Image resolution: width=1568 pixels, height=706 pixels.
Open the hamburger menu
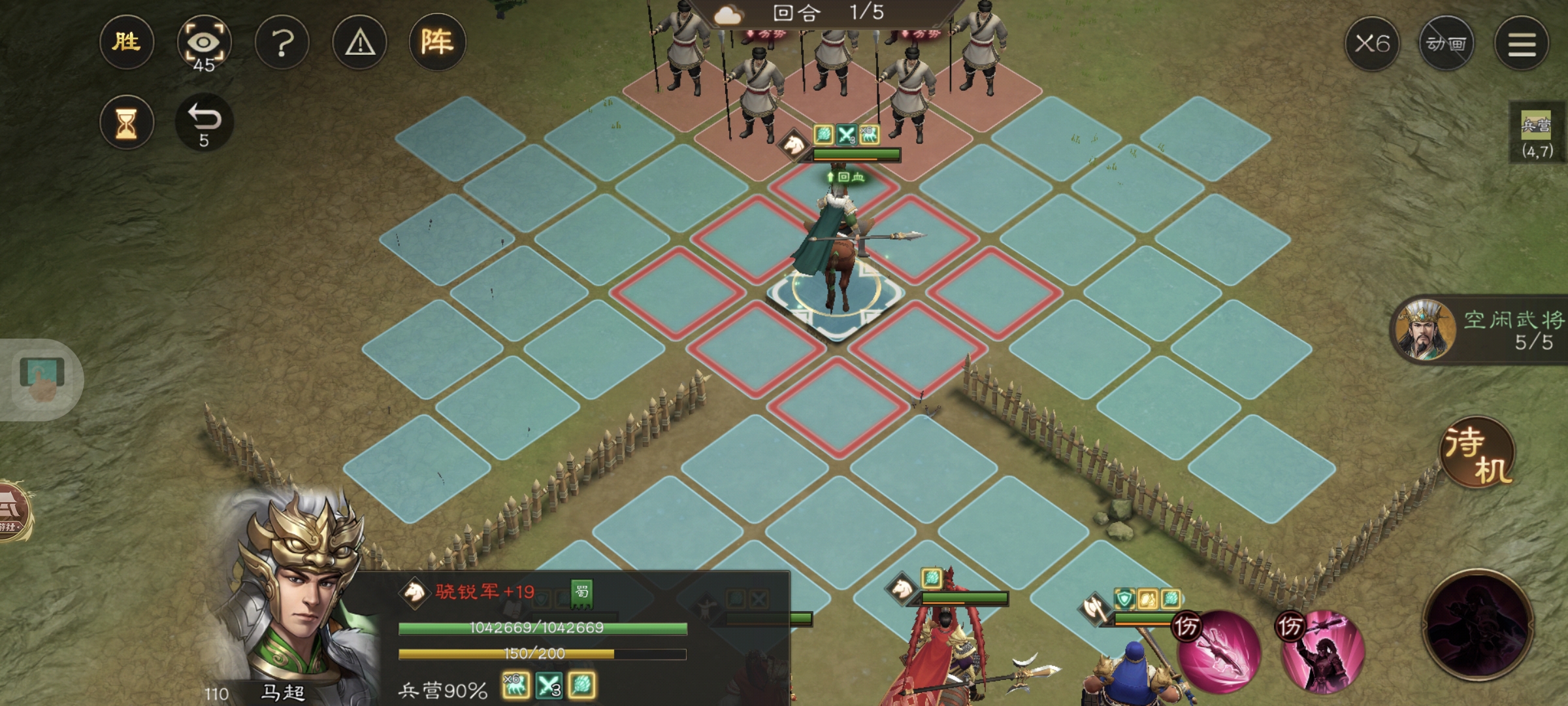click(x=1522, y=44)
